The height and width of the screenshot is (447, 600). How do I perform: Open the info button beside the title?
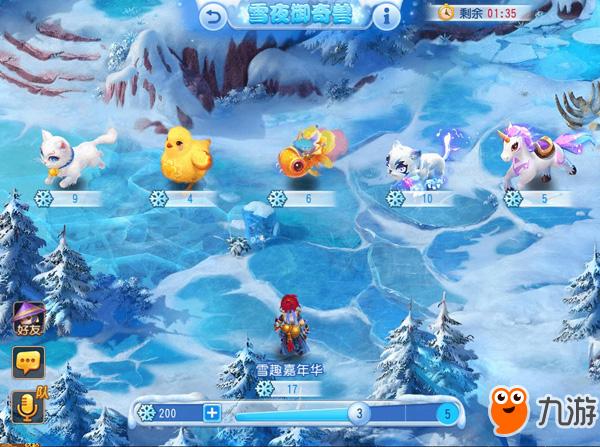point(387,16)
